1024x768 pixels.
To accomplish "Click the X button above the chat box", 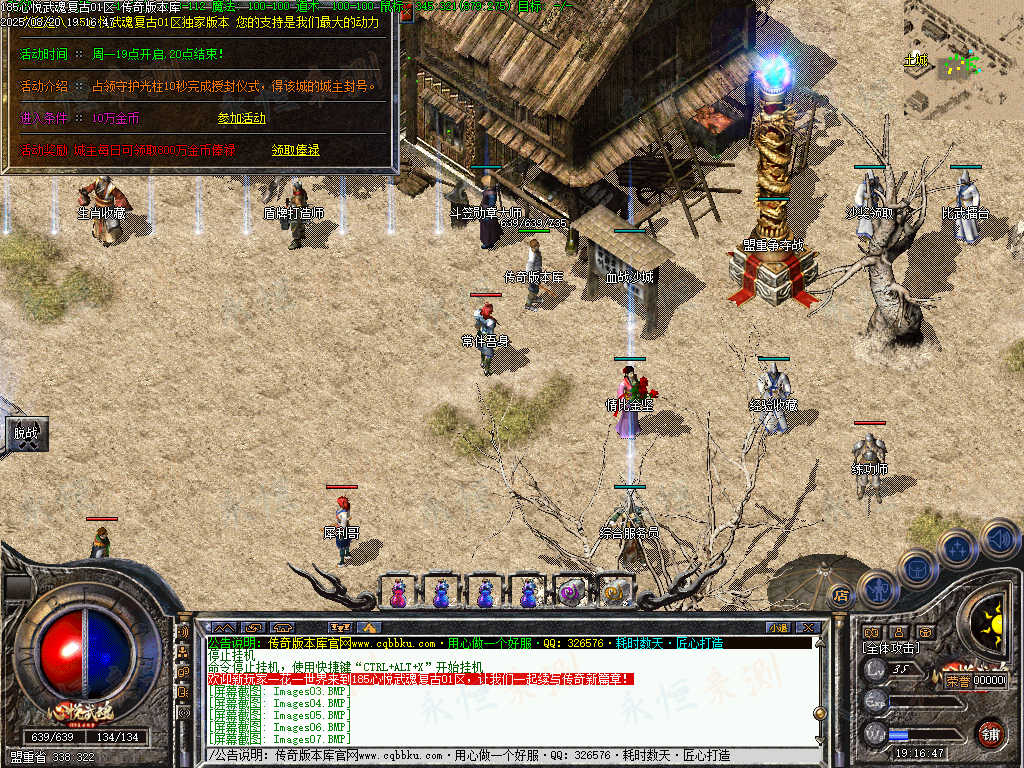I will point(808,627).
